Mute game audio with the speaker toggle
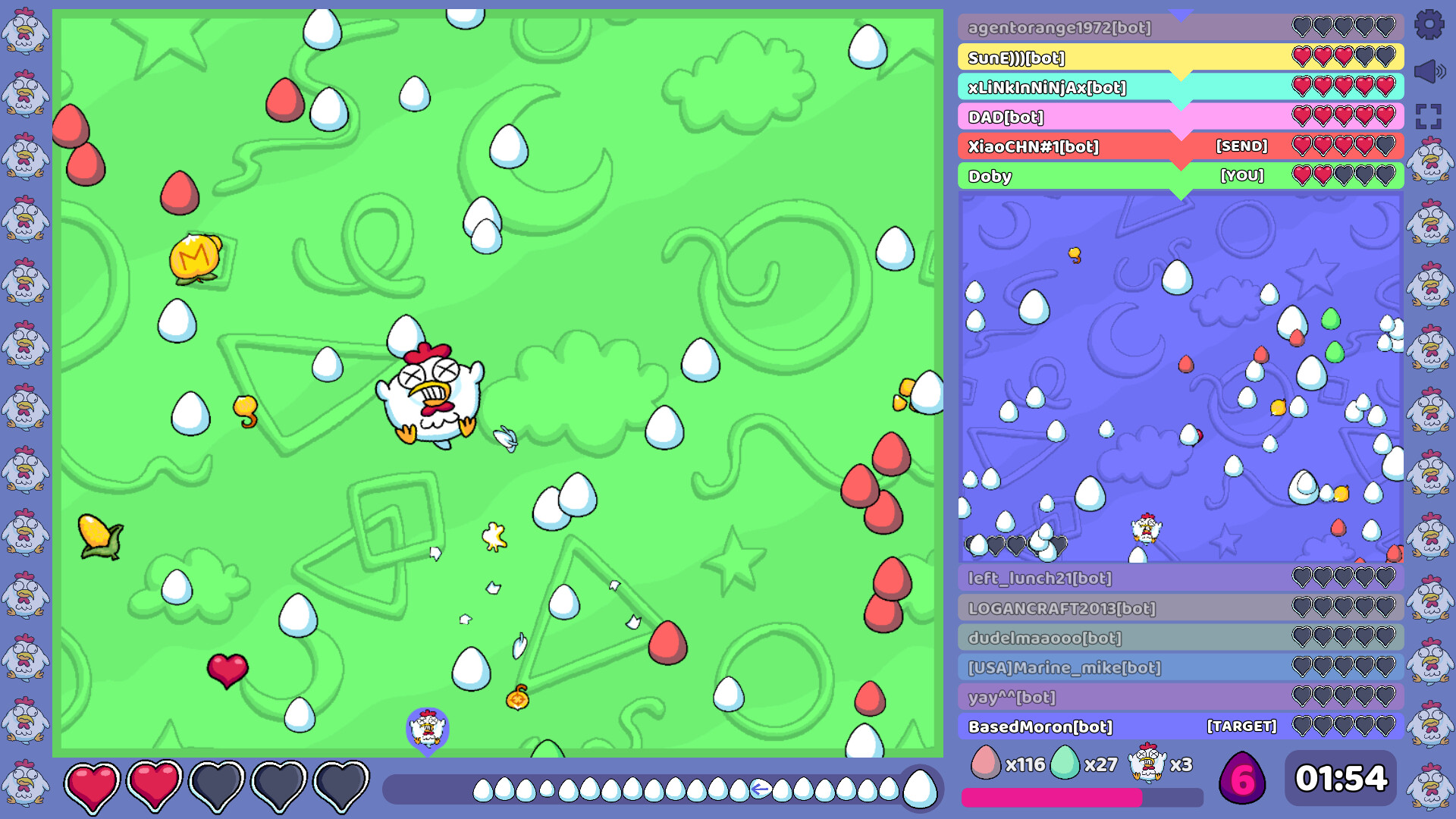Screen dimensions: 1456x819 [x=1430, y=71]
